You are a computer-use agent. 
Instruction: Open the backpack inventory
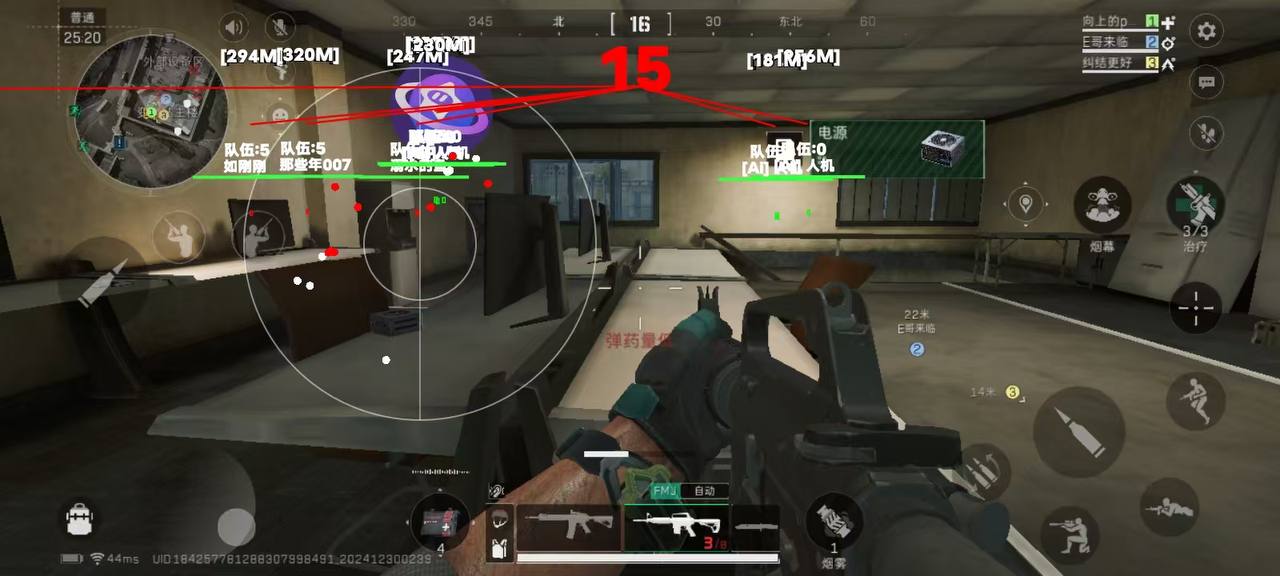pos(79,518)
